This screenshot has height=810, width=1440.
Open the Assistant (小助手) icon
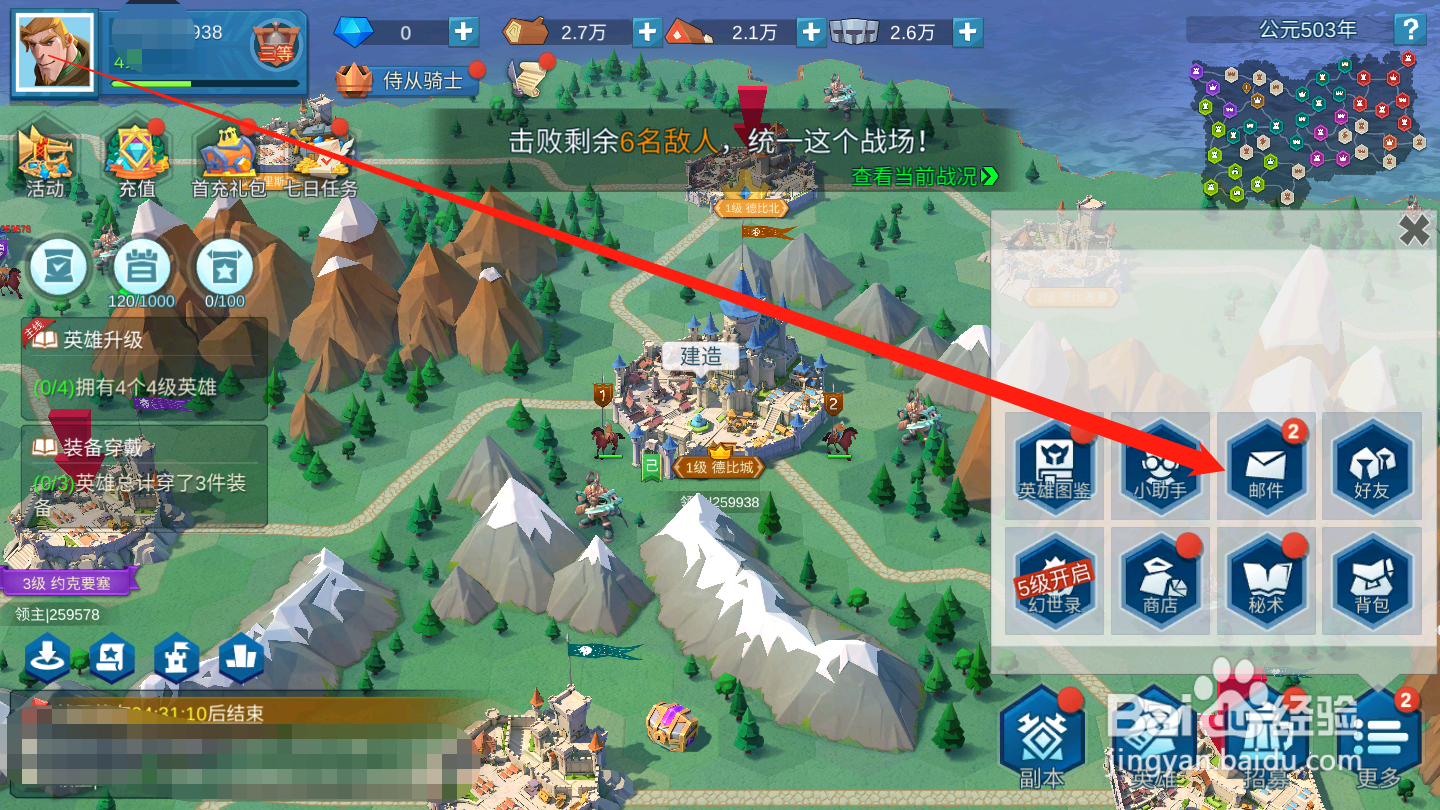[x=1159, y=465]
